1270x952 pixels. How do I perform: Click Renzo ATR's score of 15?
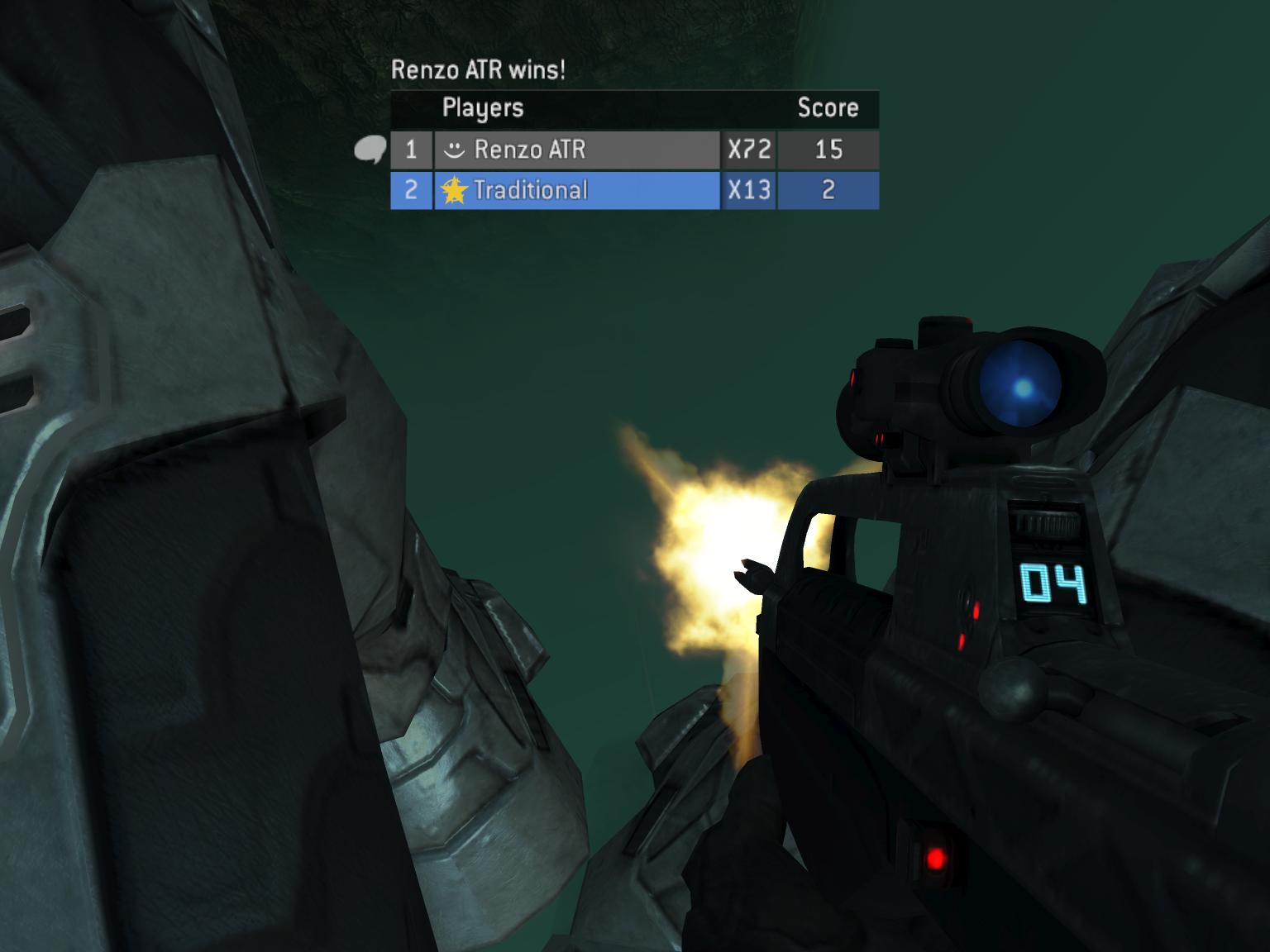click(x=828, y=150)
